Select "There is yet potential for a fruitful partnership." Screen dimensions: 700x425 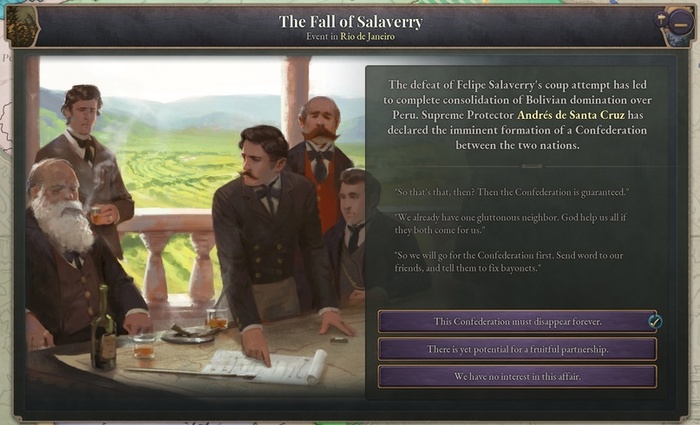click(517, 349)
